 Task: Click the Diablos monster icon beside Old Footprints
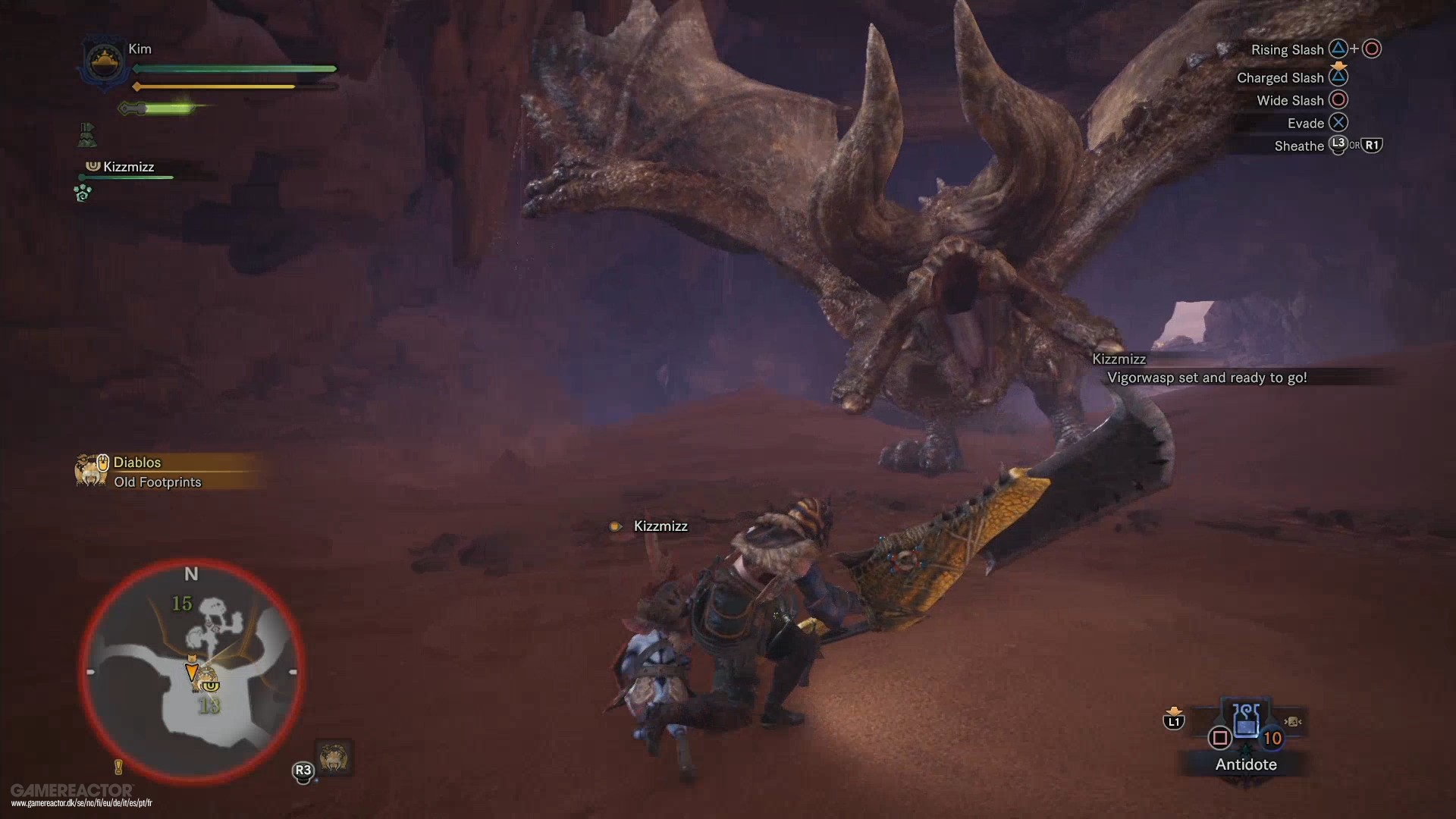tap(91, 469)
